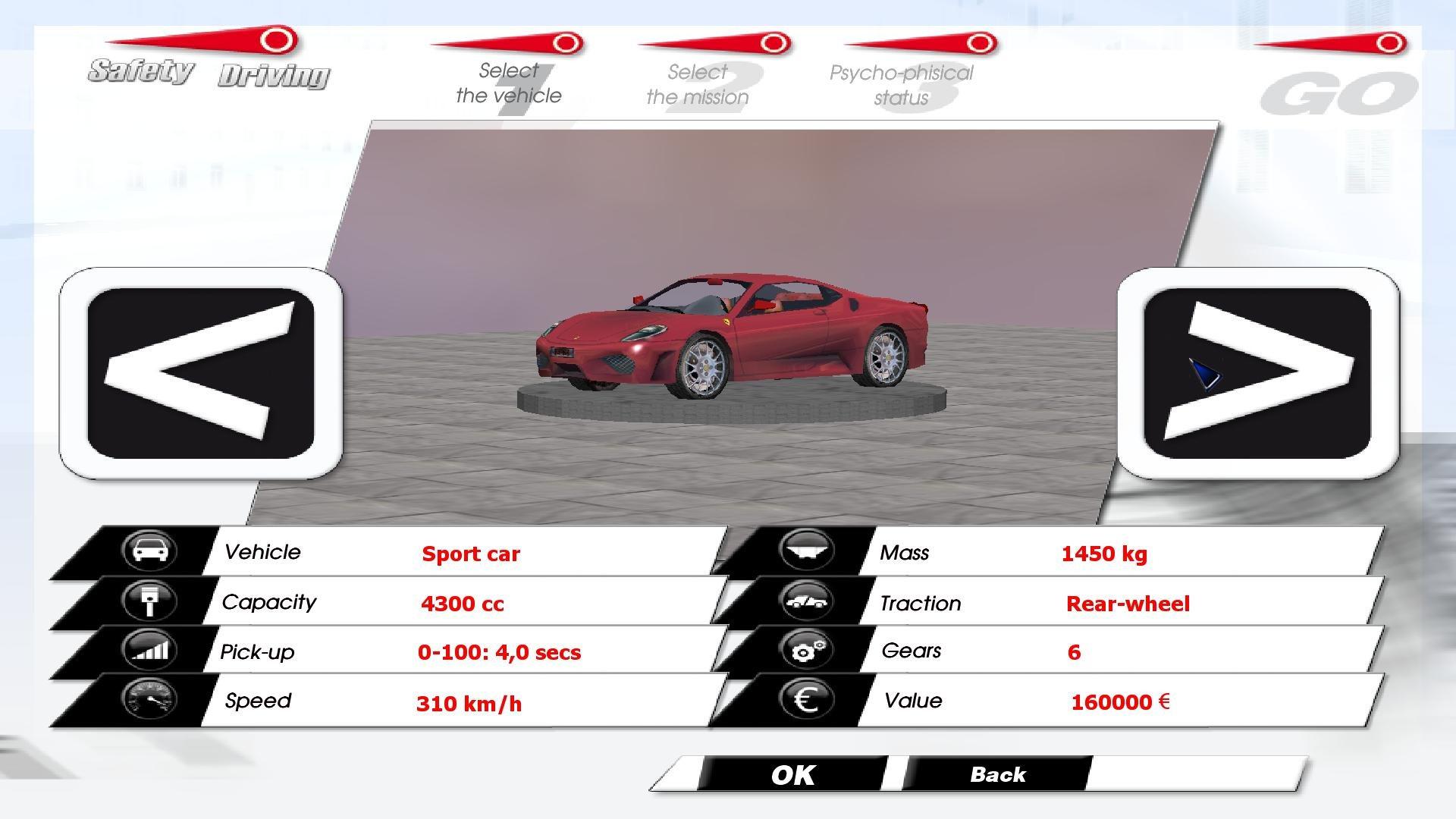Click the Rear-wheel traction value text
Screen dimensions: 1456x819
coord(1128,604)
